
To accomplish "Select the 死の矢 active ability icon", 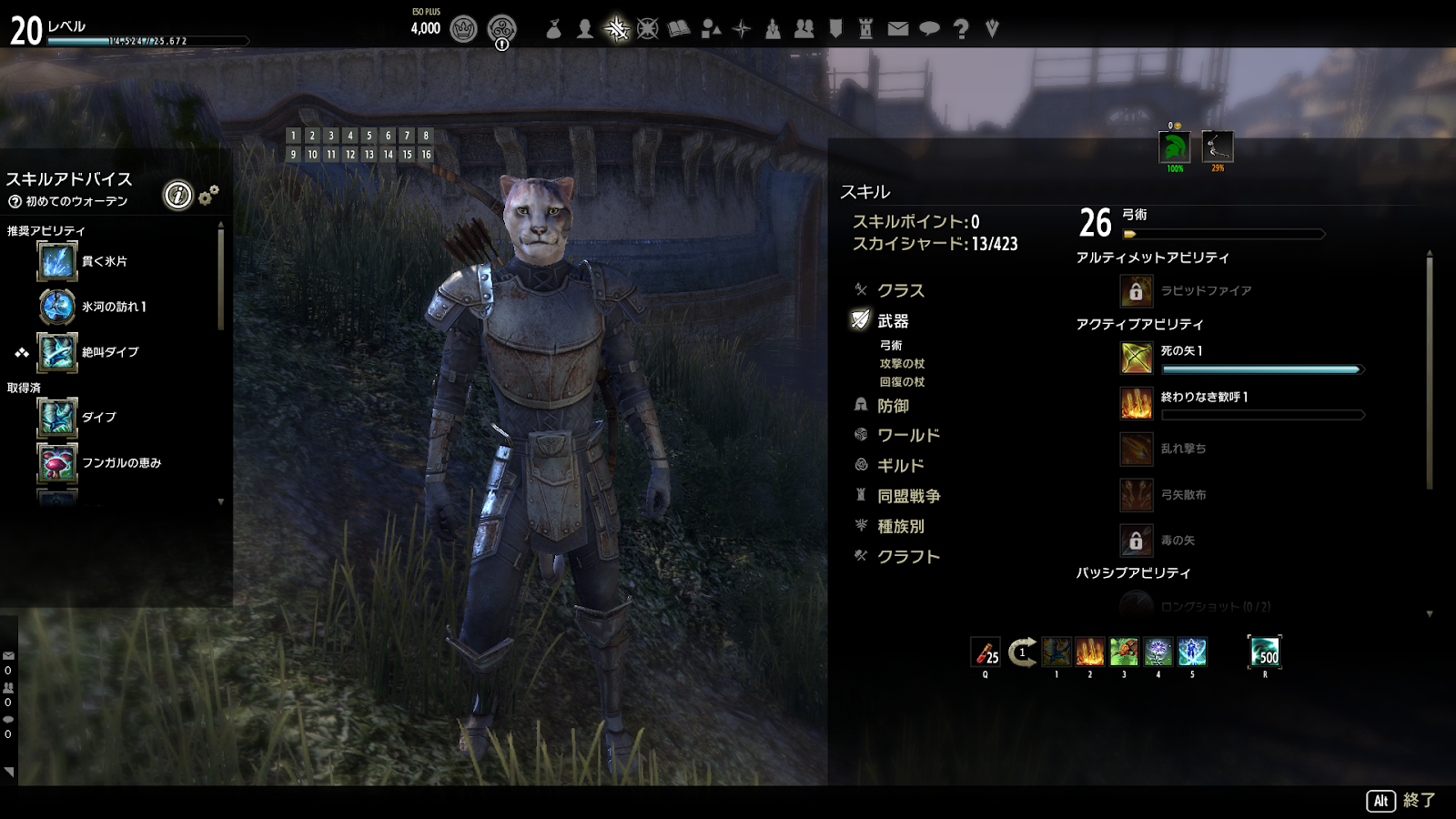I will [1137, 358].
